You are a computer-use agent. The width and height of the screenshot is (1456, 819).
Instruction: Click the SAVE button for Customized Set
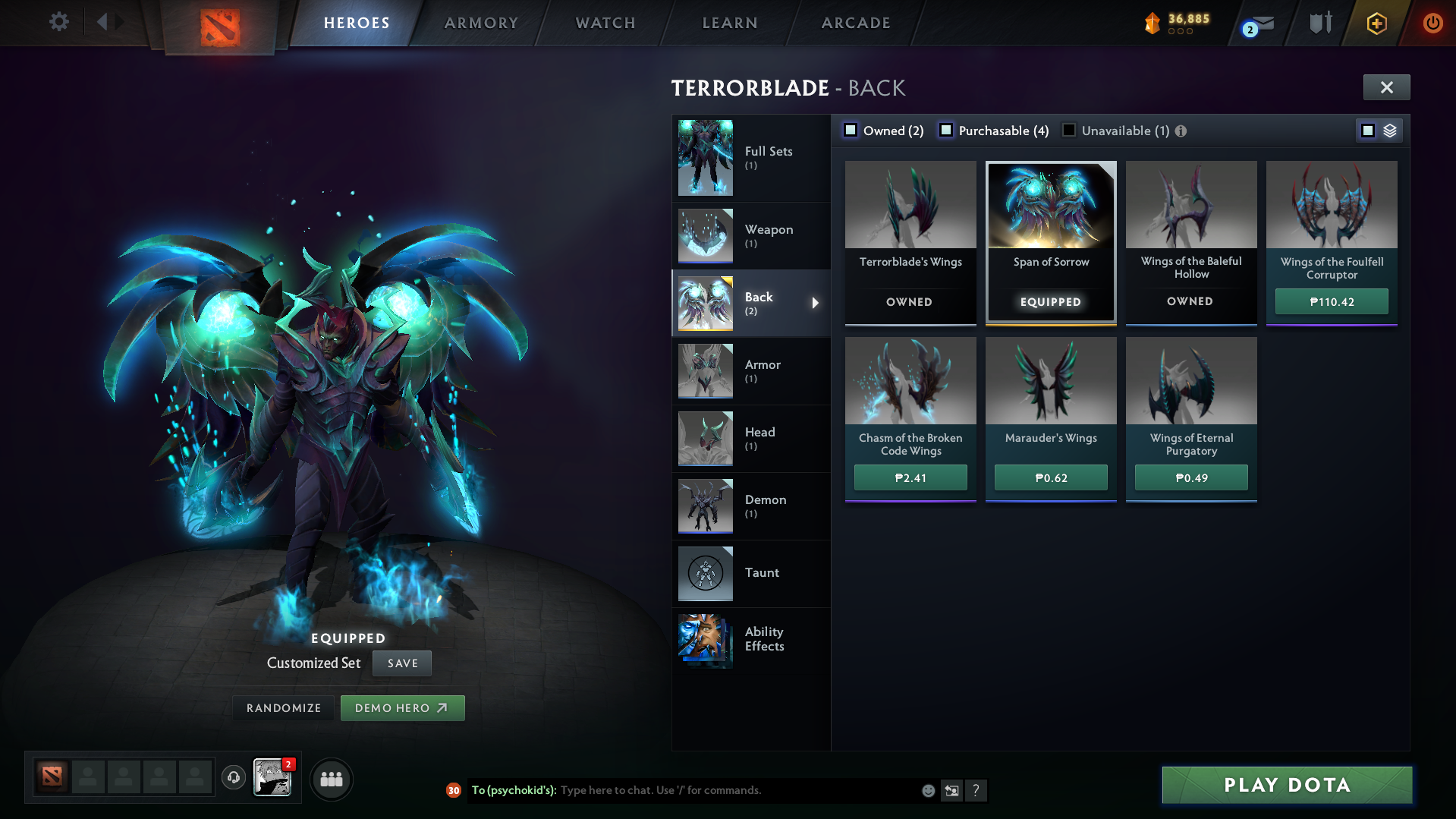[401, 663]
